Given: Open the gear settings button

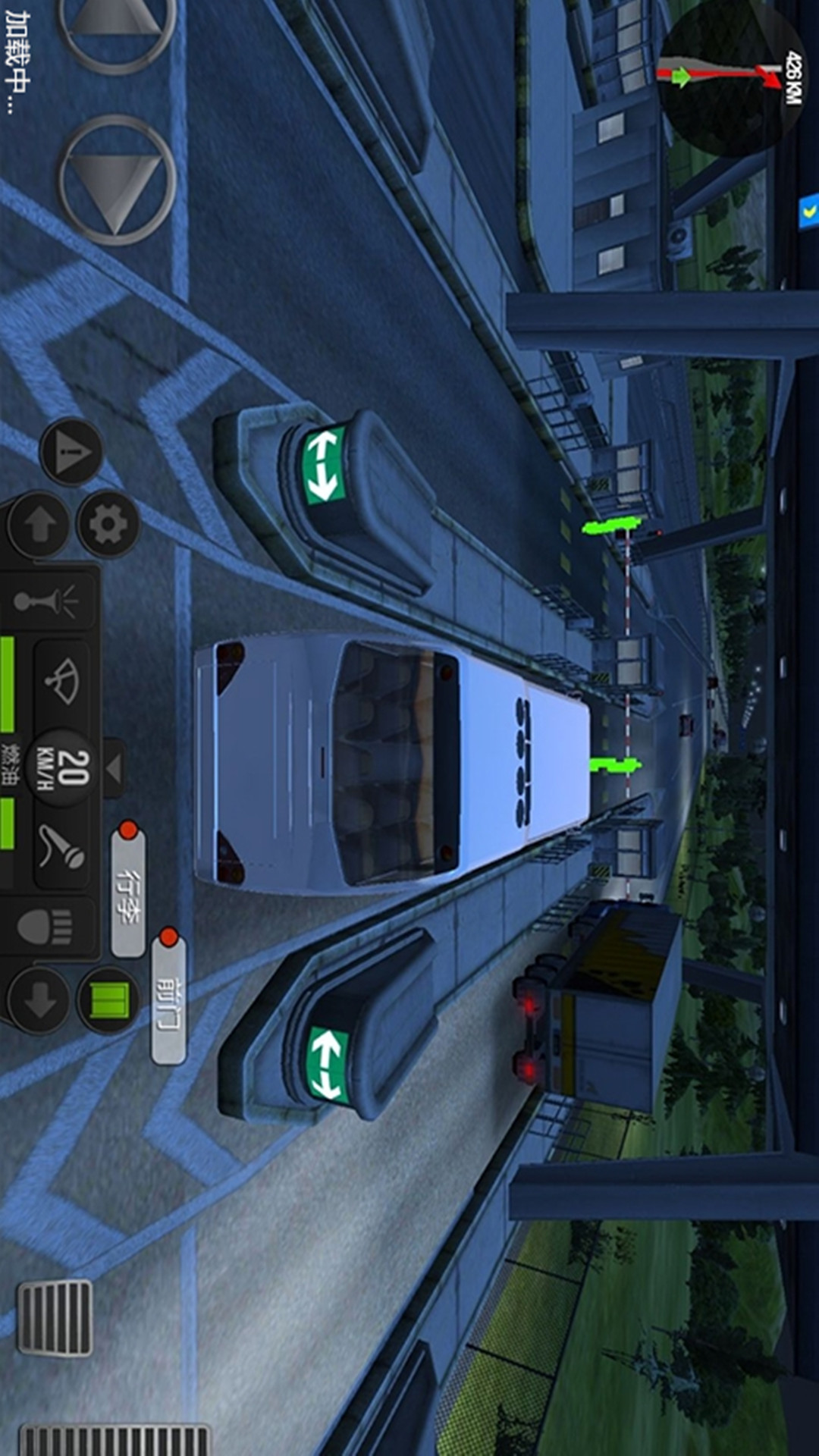Looking at the screenshot, I should pos(108,522).
